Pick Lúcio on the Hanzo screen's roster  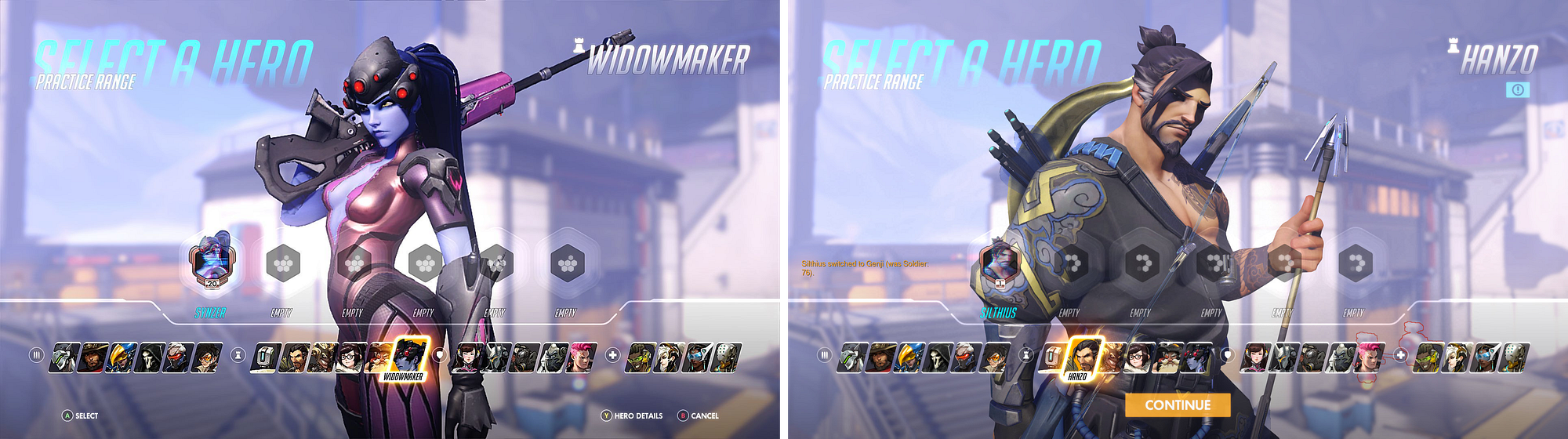[x=1427, y=357]
